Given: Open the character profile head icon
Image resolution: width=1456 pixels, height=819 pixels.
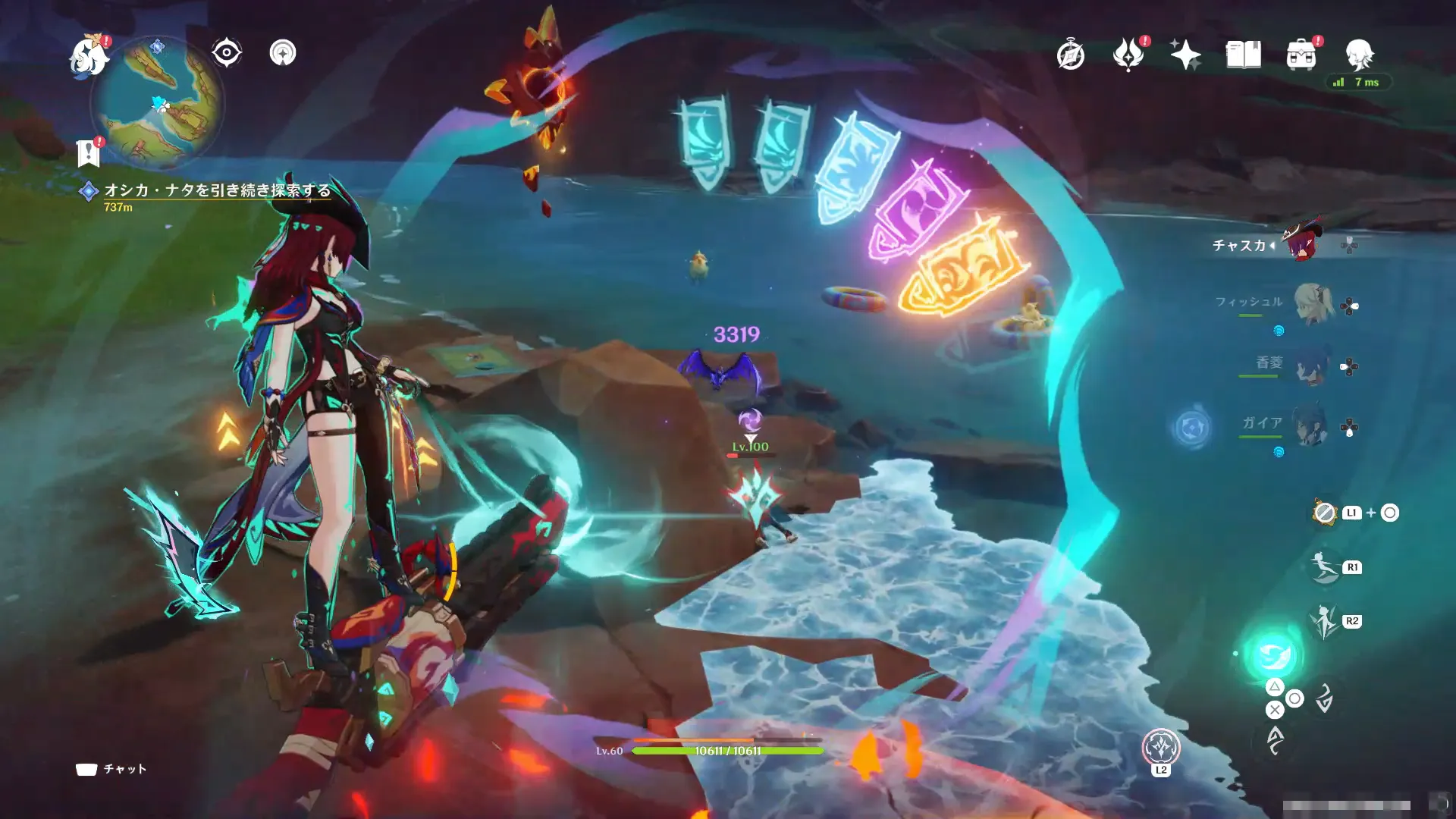Looking at the screenshot, I should 1359,55.
